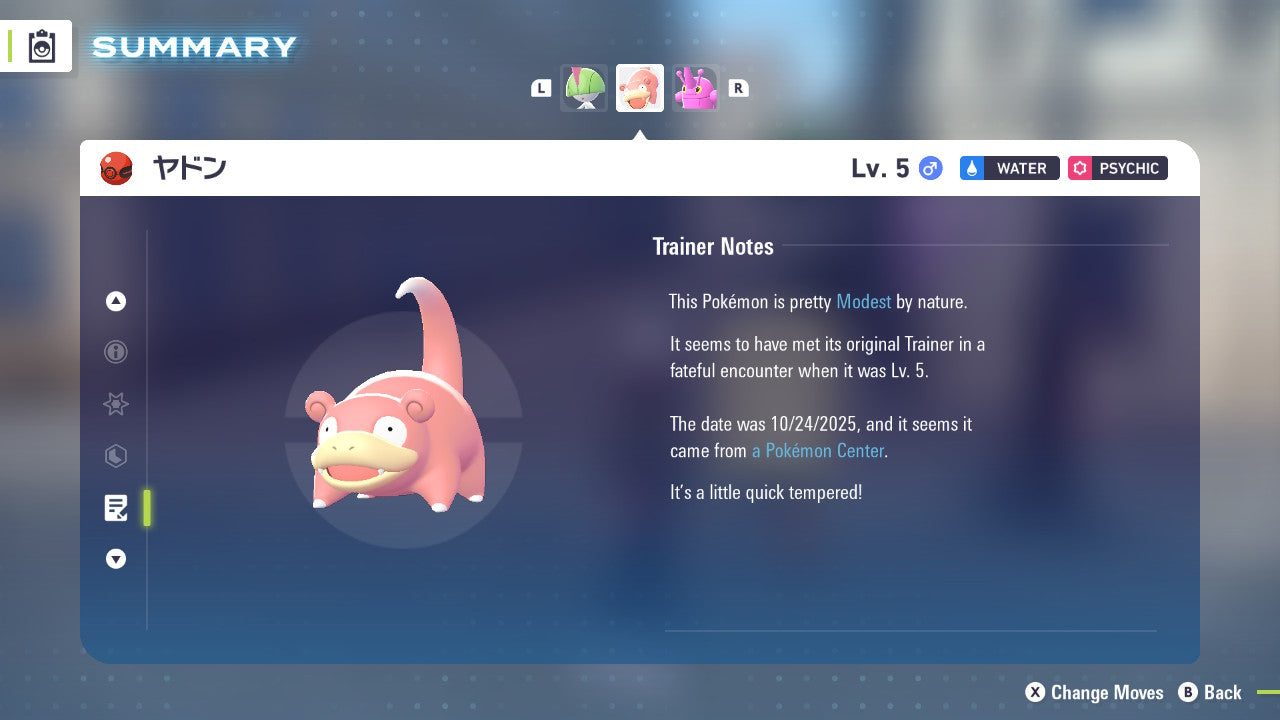Open the section above using sidebar up chevron
The height and width of the screenshot is (720, 1280).
116,301
